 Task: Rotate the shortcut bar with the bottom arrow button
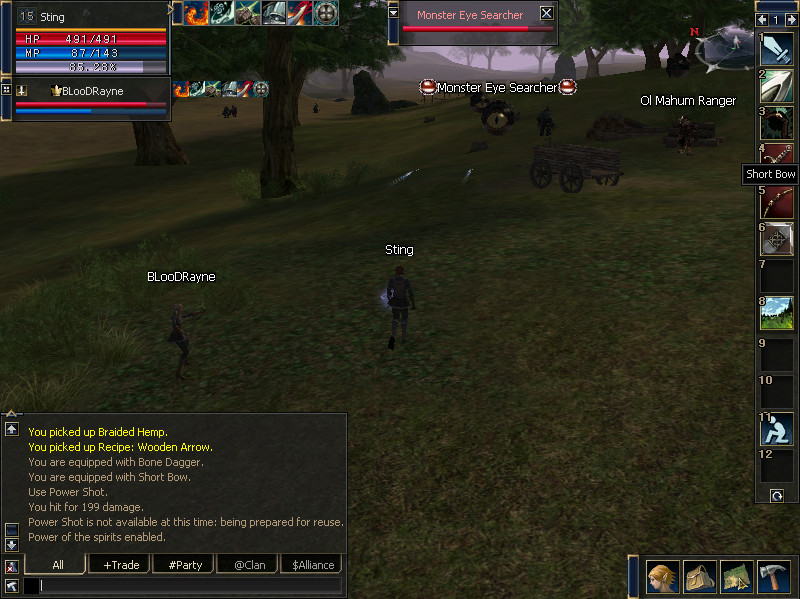click(x=777, y=495)
